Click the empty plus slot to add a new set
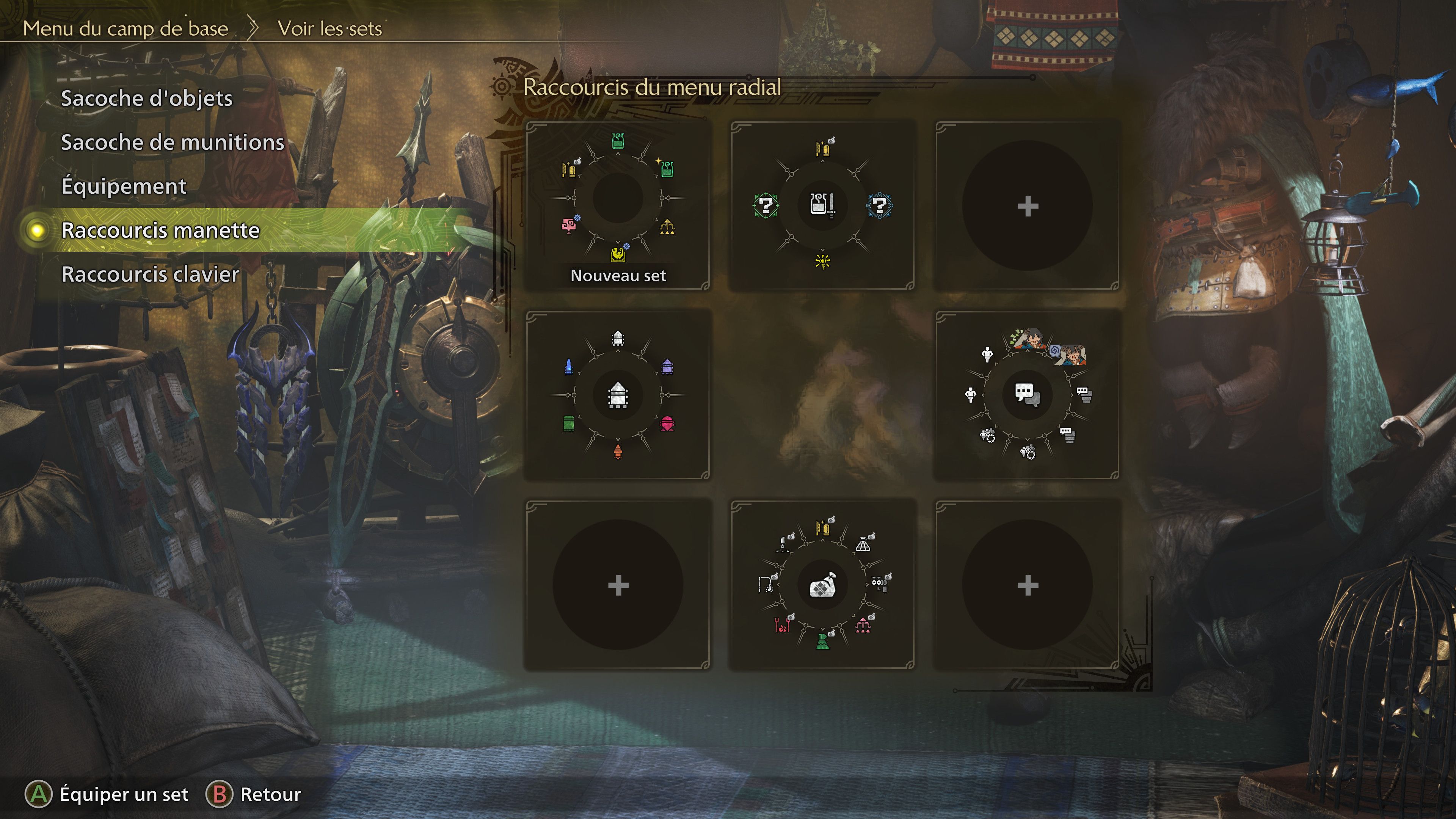The image size is (1456, 819). (1029, 206)
